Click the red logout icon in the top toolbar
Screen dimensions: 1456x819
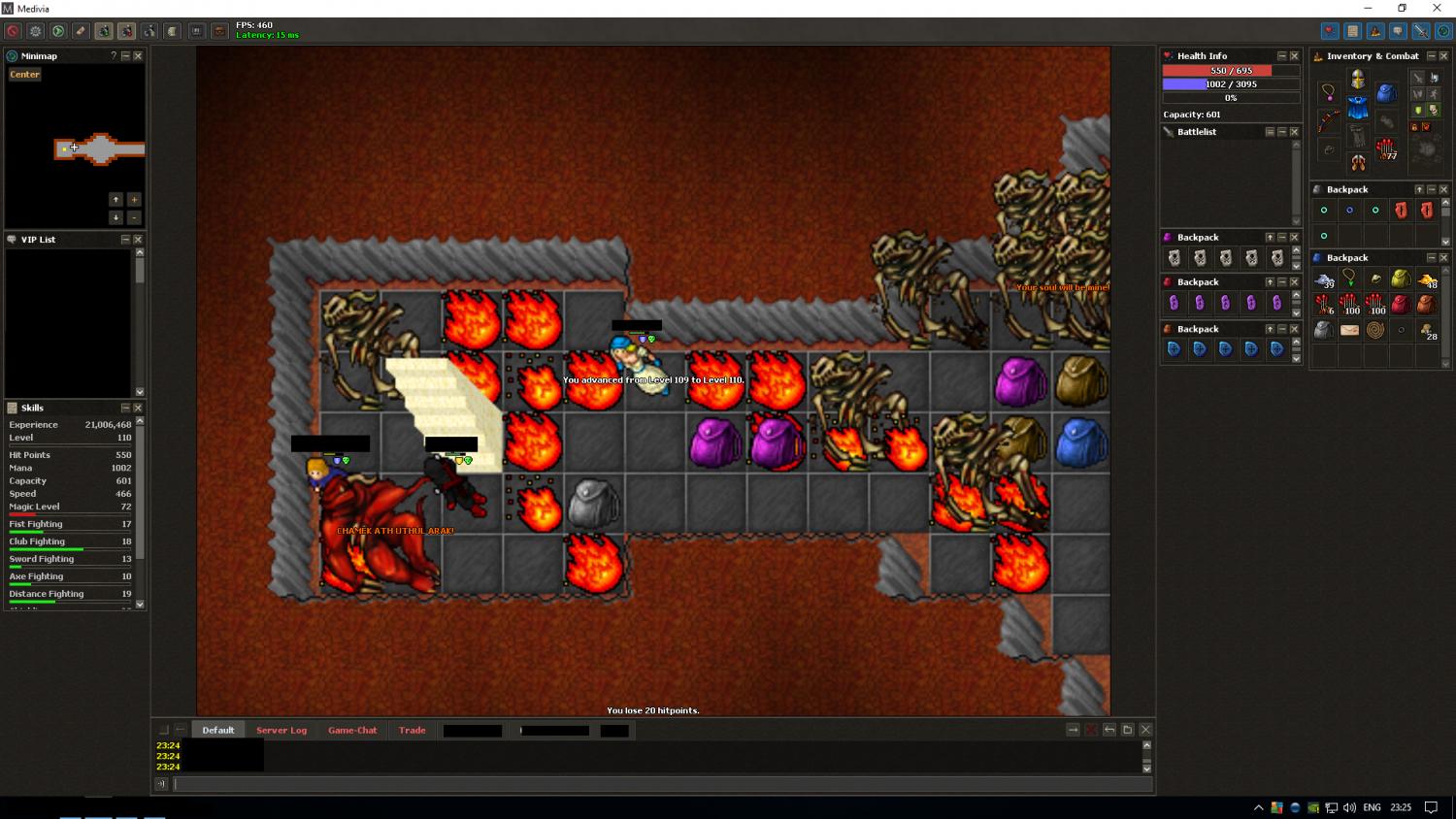pyautogui.click(x=14, y=31)
